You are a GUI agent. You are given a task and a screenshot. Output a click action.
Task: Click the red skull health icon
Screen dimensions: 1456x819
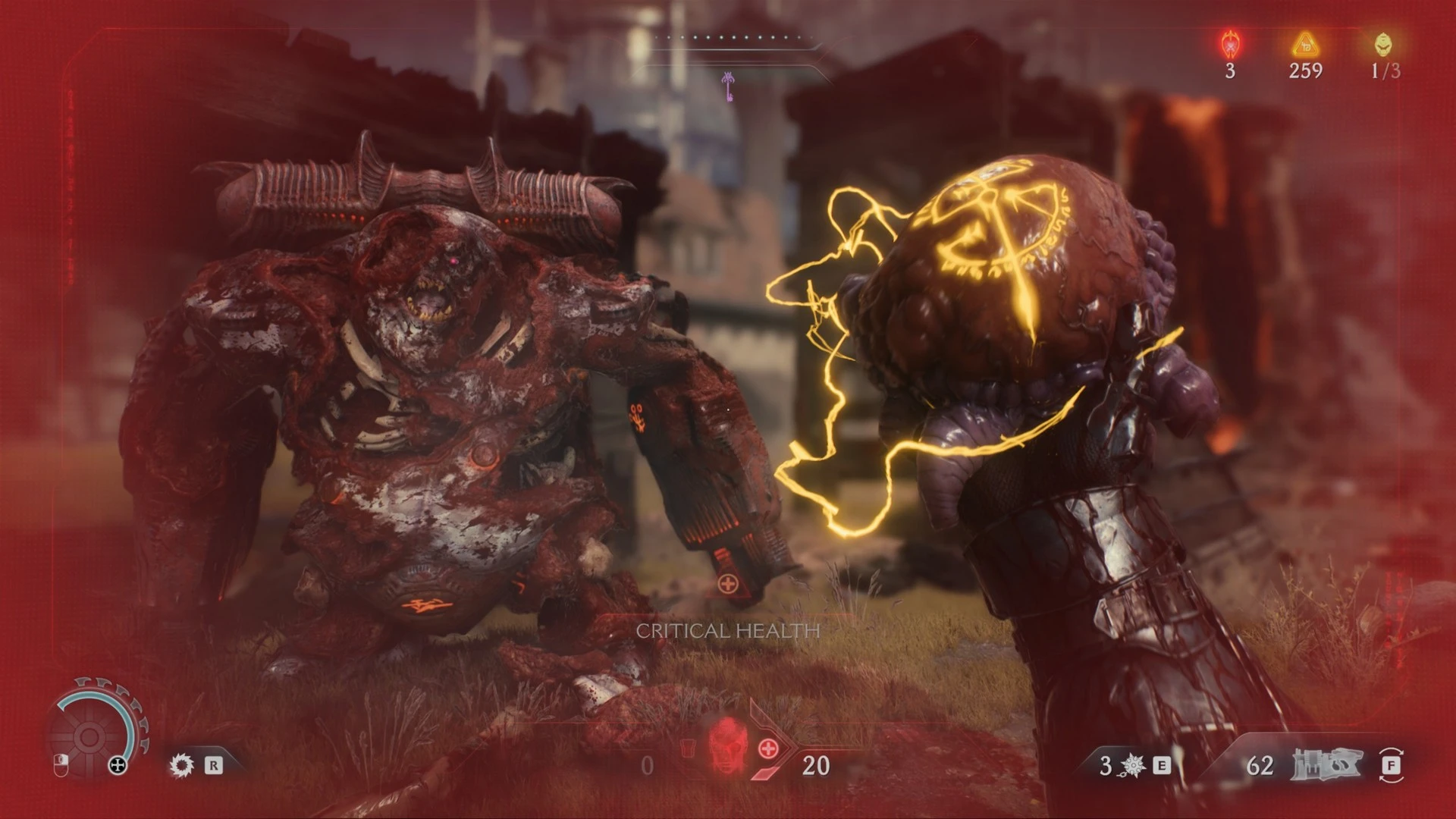[x=728, y=745]
